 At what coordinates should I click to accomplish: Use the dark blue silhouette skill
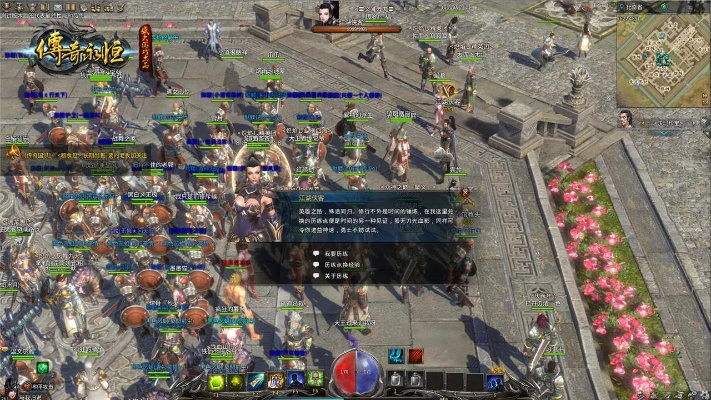point(295,380)
